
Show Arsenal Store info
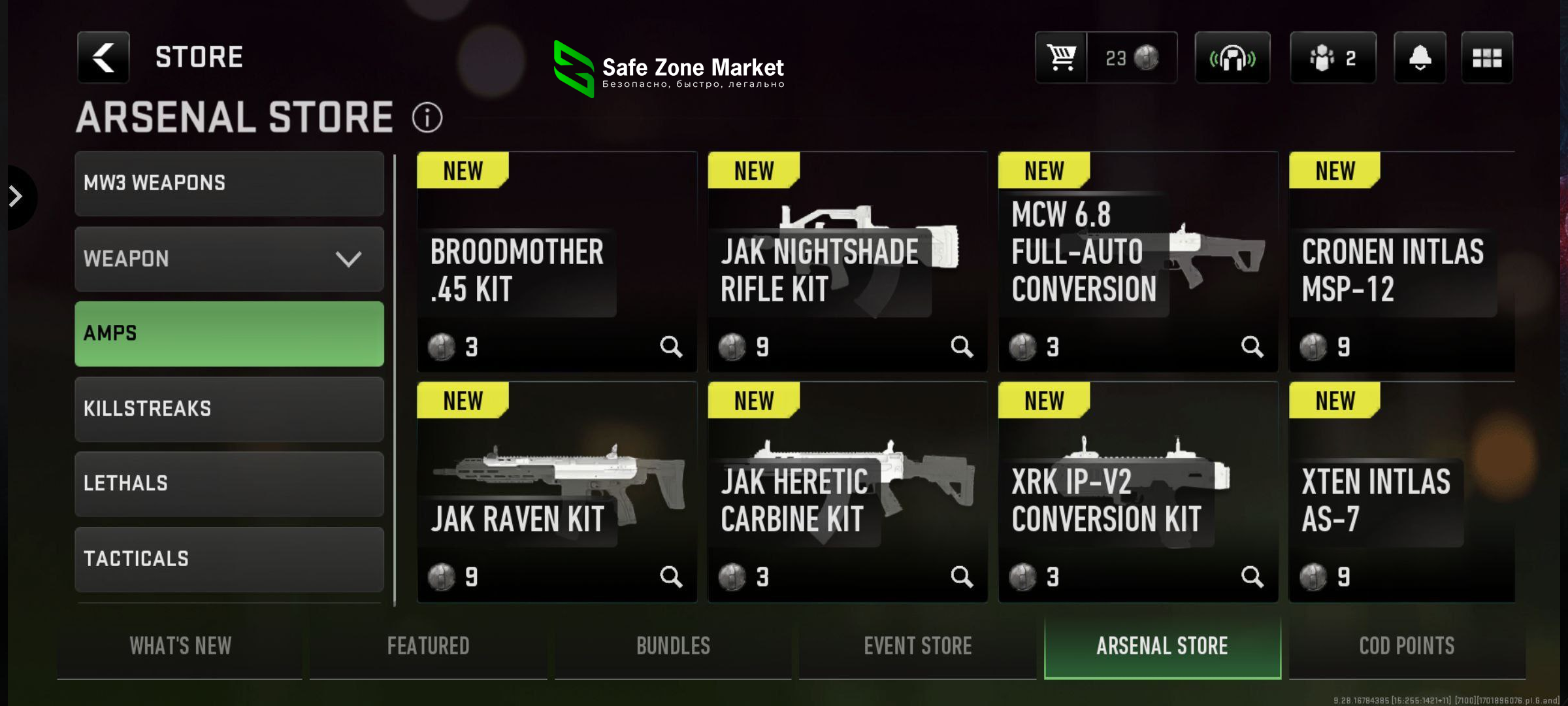(427, 118)
